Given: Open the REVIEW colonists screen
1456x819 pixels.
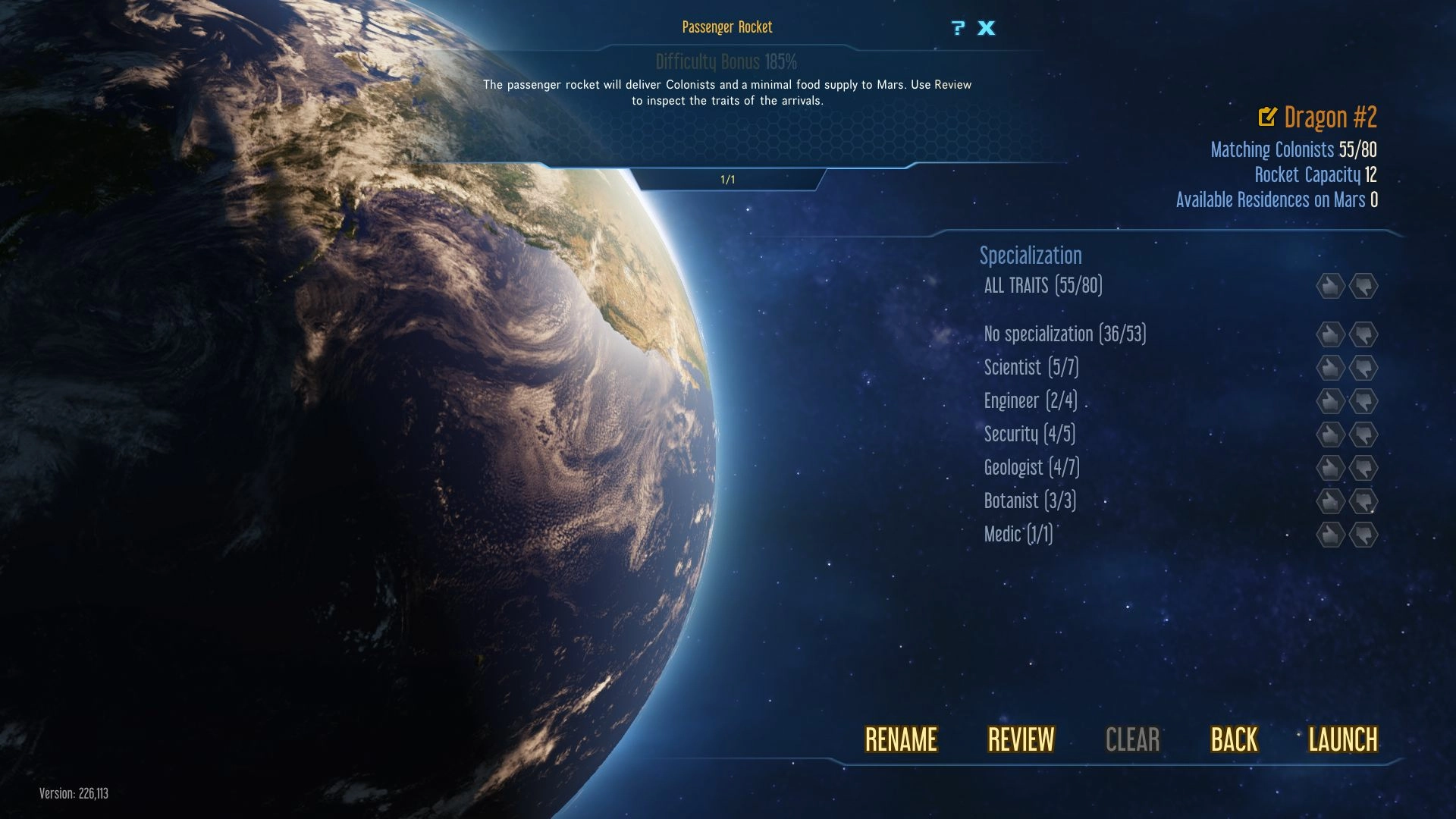Looking at the screenshot, I should pos(1021,739).
